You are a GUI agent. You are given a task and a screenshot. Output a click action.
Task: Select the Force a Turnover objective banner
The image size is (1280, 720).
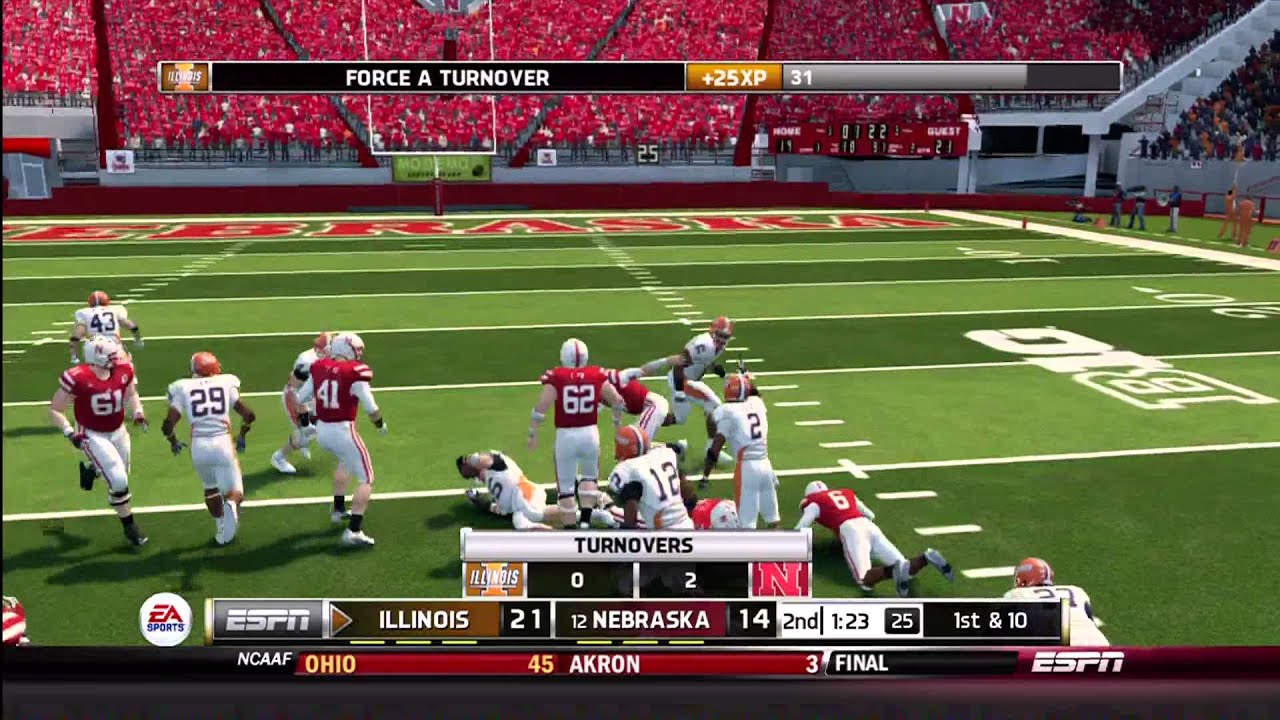point(446,77)
